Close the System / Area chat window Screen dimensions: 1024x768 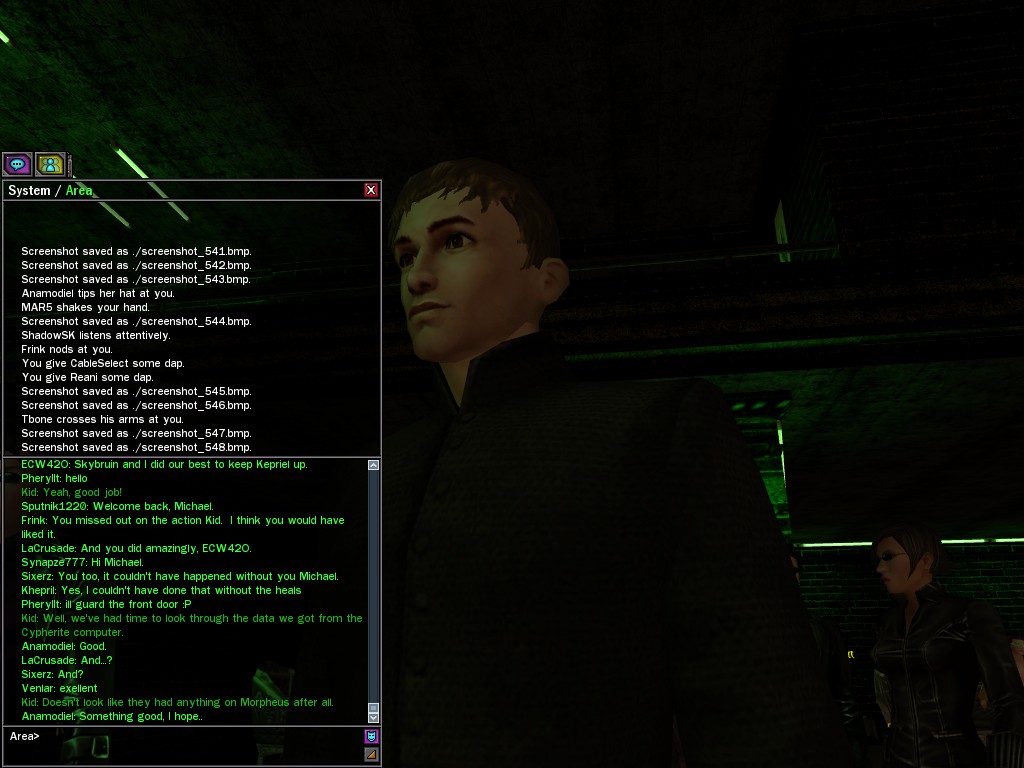tap(371, 190)
